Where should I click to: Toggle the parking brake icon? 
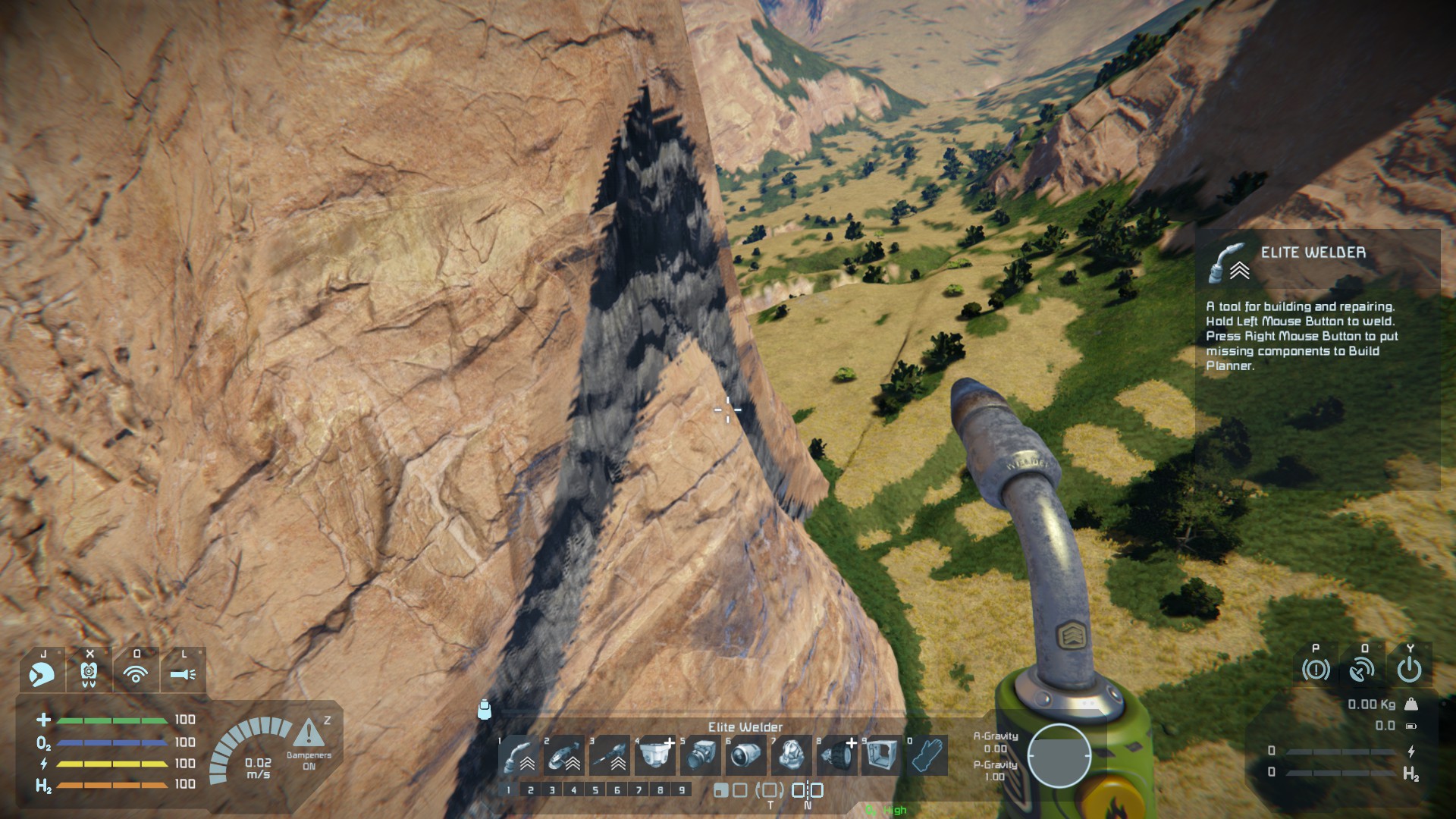(x=1316, y=670)
